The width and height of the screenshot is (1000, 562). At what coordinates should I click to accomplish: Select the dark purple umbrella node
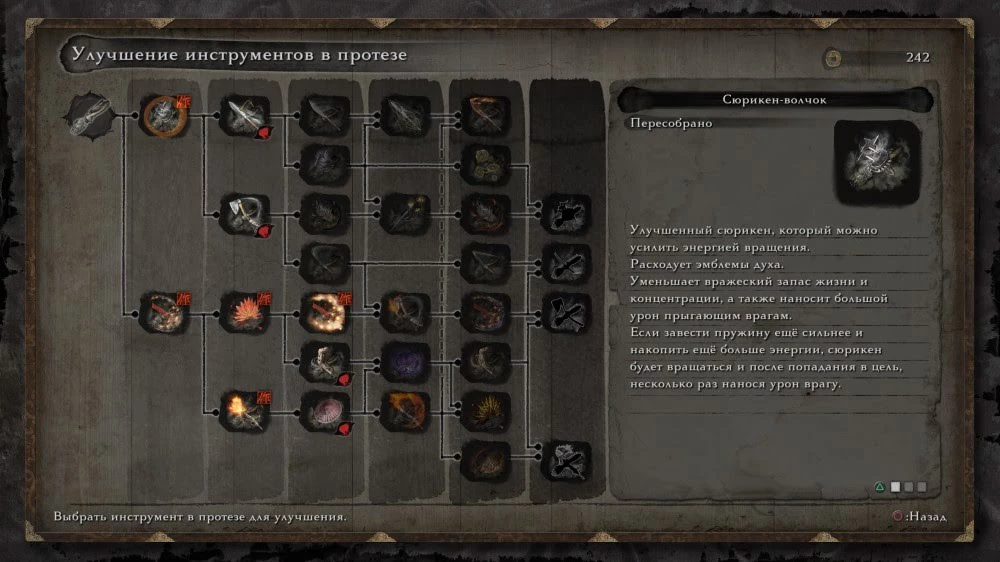(406, 361)
